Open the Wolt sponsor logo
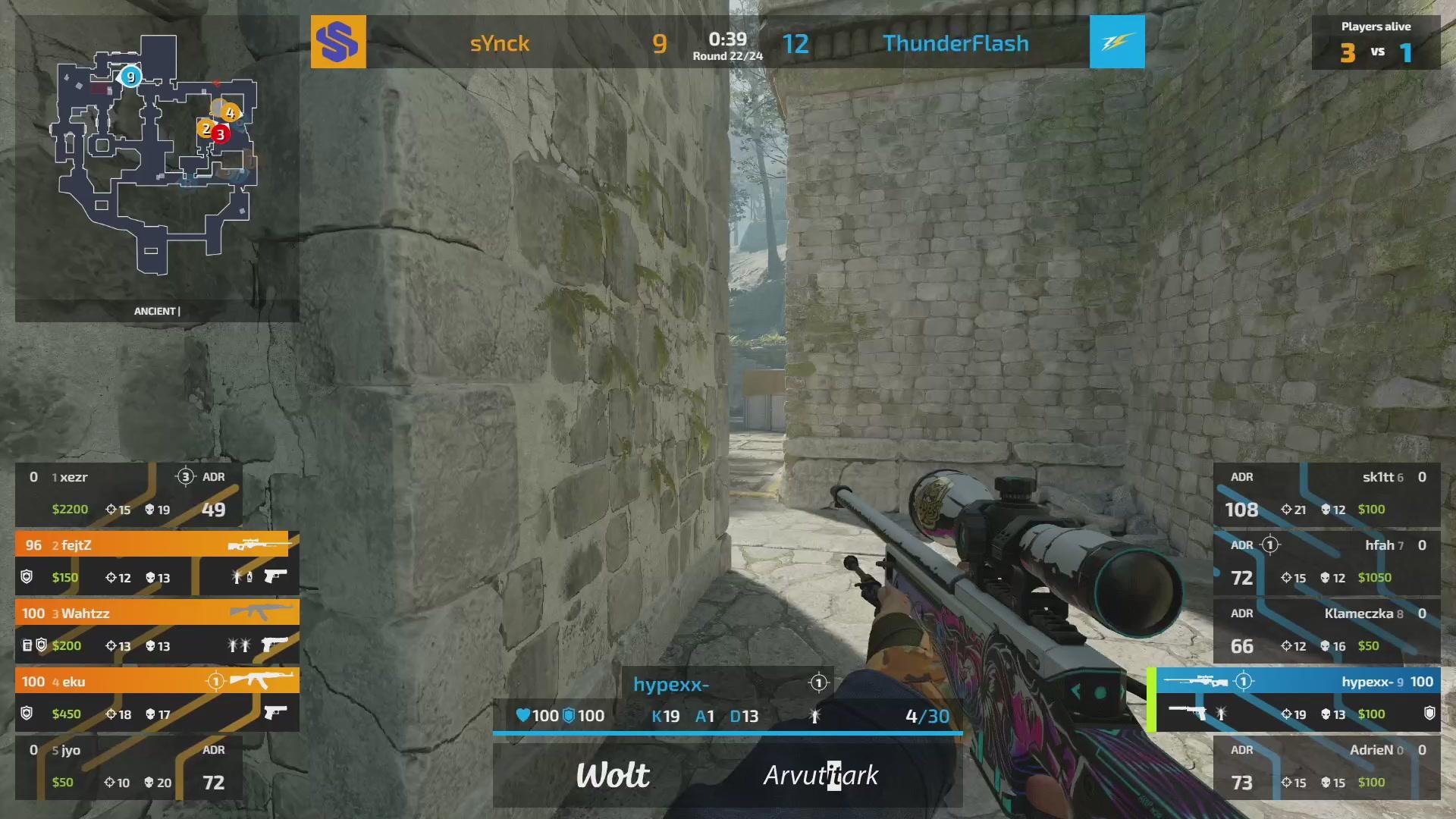The width and height of the screenshot is (1456, 819). pyautogui.click(x=613, y=775)
